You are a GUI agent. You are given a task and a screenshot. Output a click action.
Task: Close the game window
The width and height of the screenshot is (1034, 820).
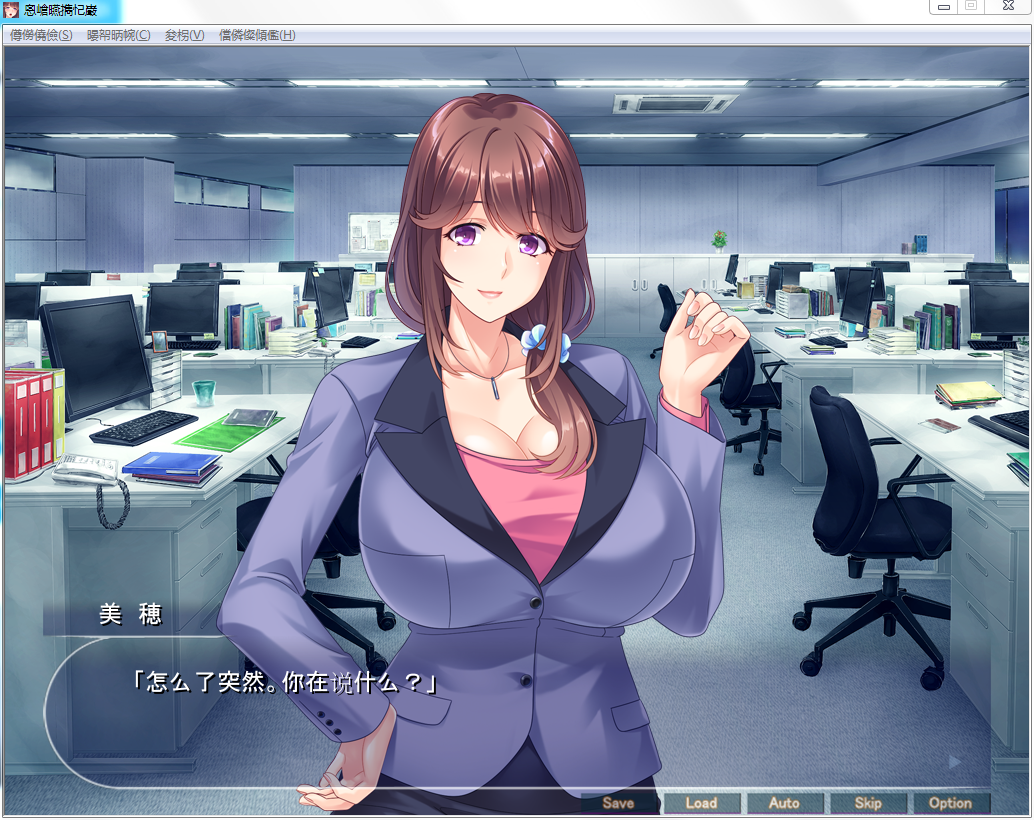1004,6
